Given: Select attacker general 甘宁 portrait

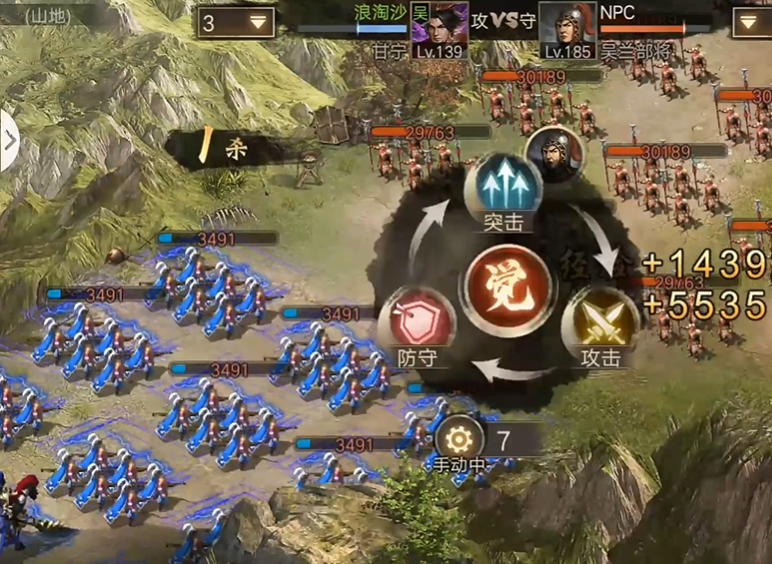Looking at the screenshot, I should [440, 27].
